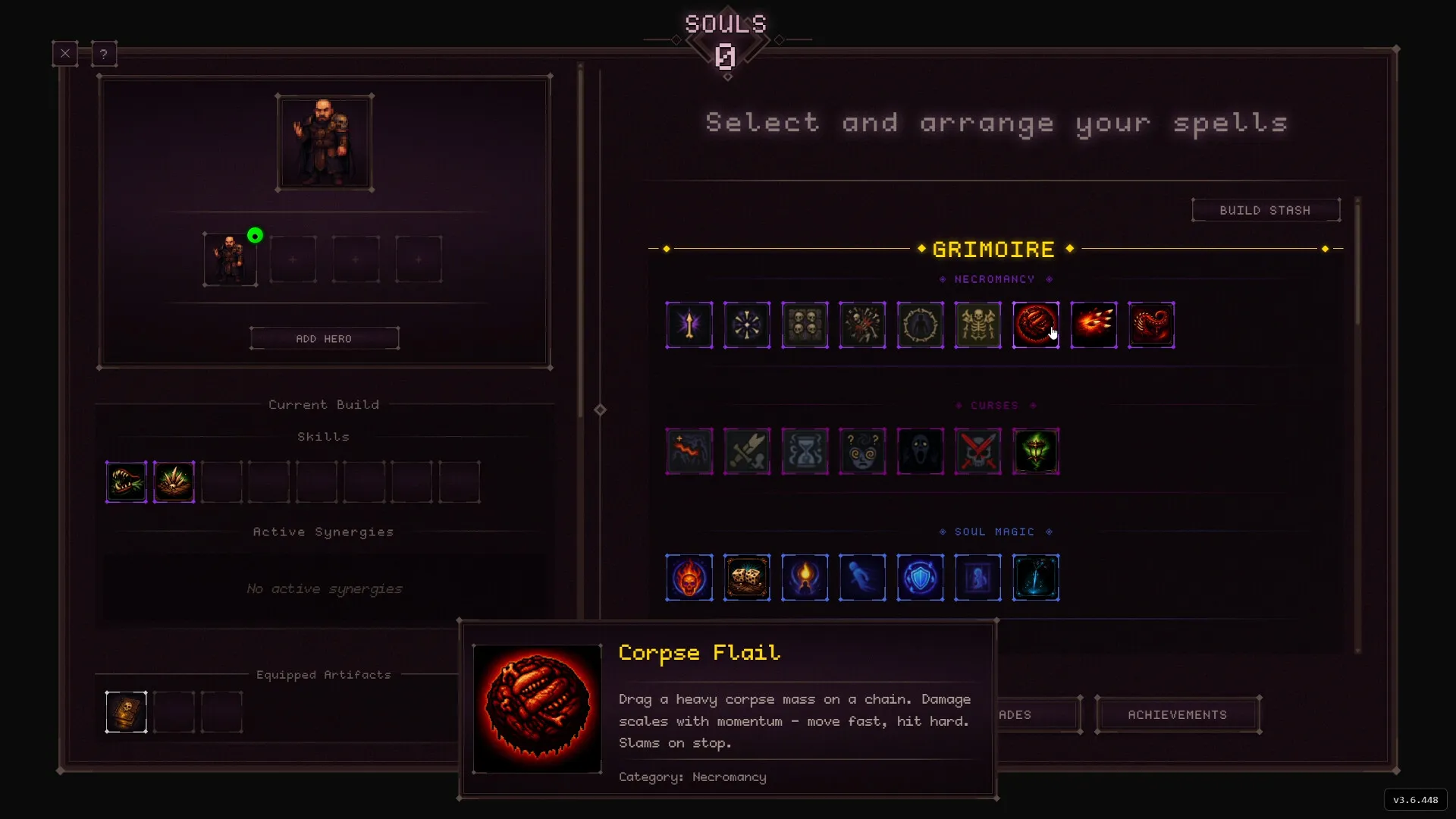Viewport: 1456px width, 819px height.
Task: Select the confused face curse
Action: coord(862,452)
